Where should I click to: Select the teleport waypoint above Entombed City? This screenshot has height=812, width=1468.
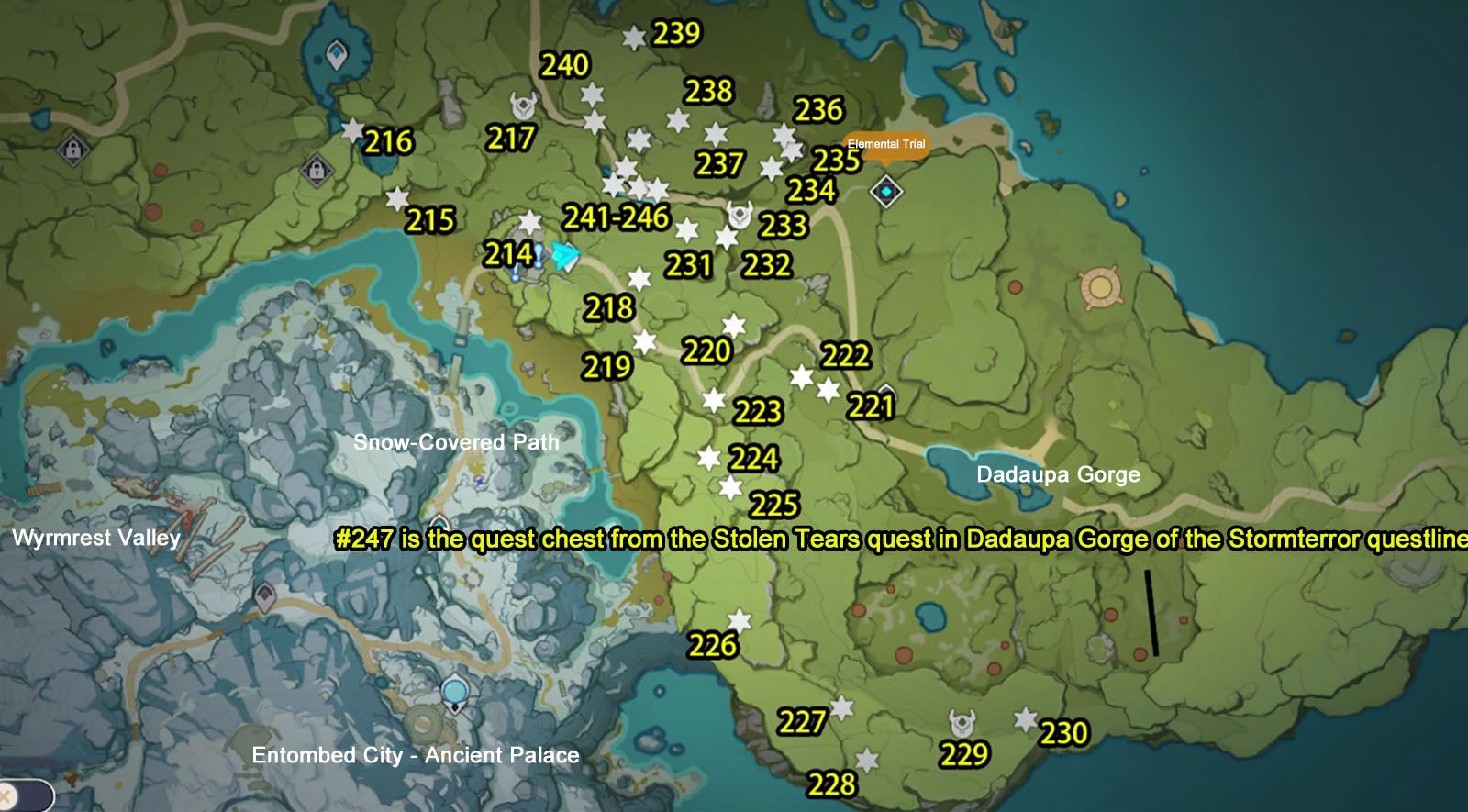pos(453,690)
